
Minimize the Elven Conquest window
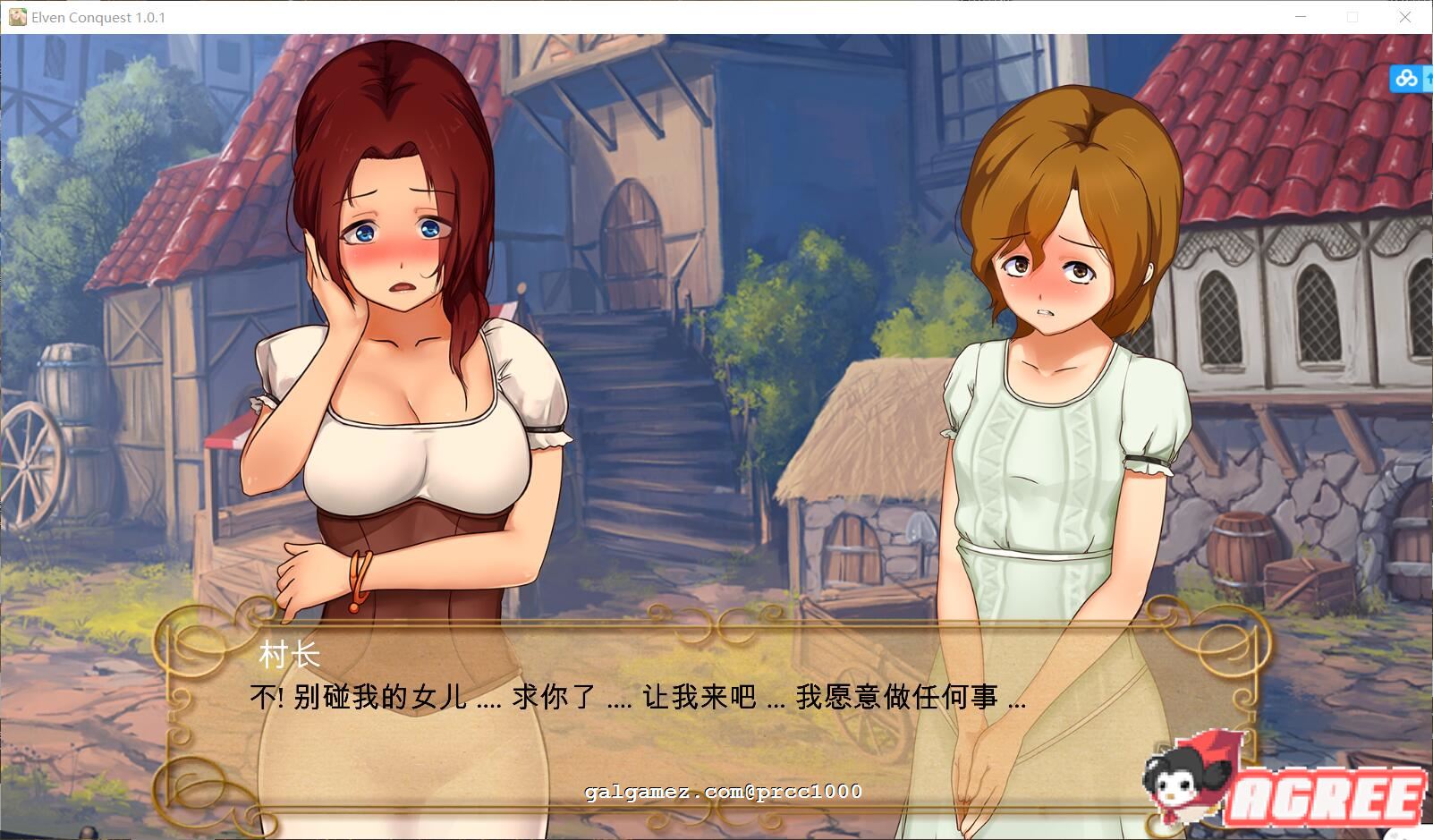pyautogui.click(x=1302, y=17)
